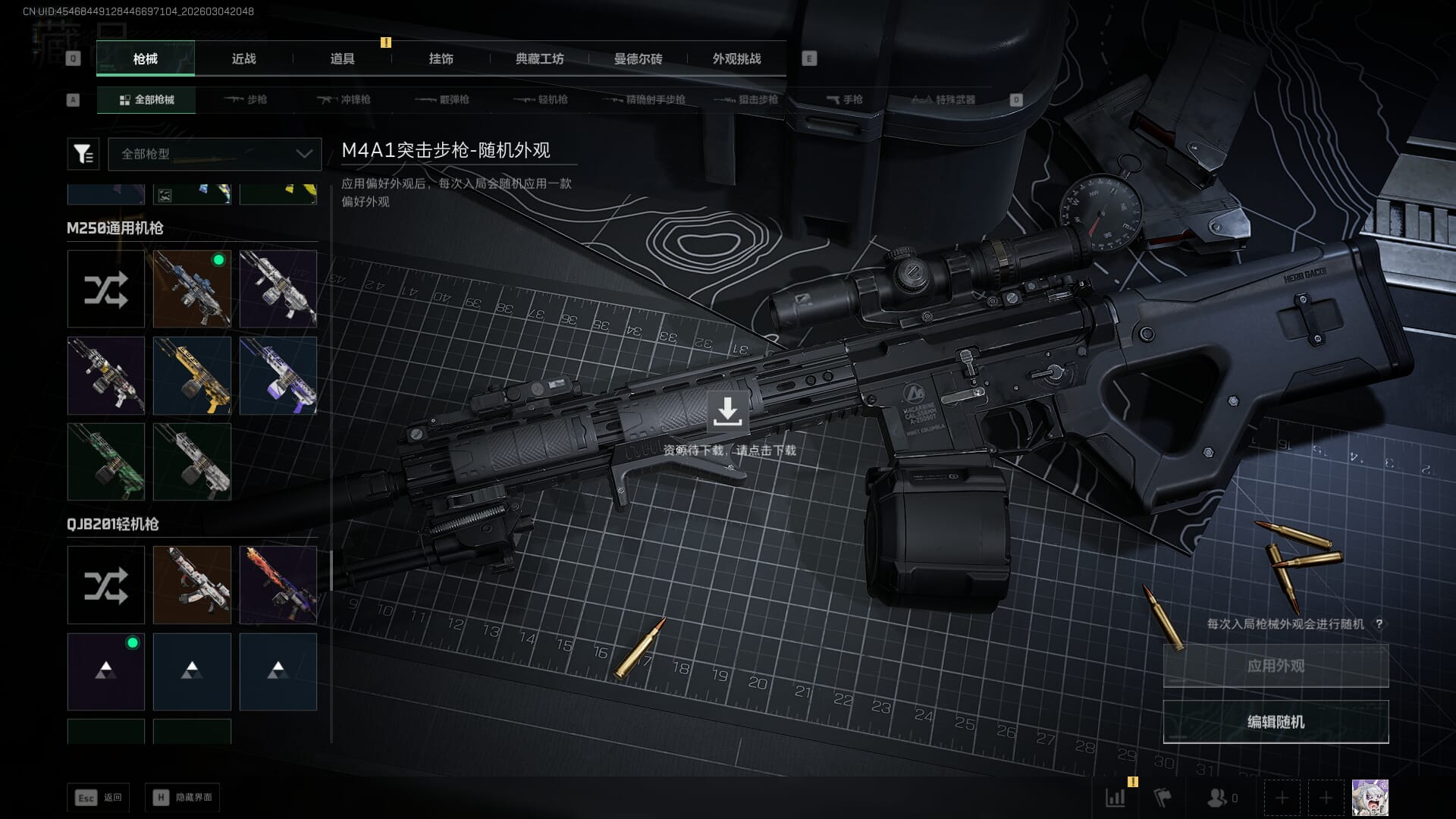Click the filter funnel icon button
The width and height of the screenshot is (1456, 819).
[83, 154]
